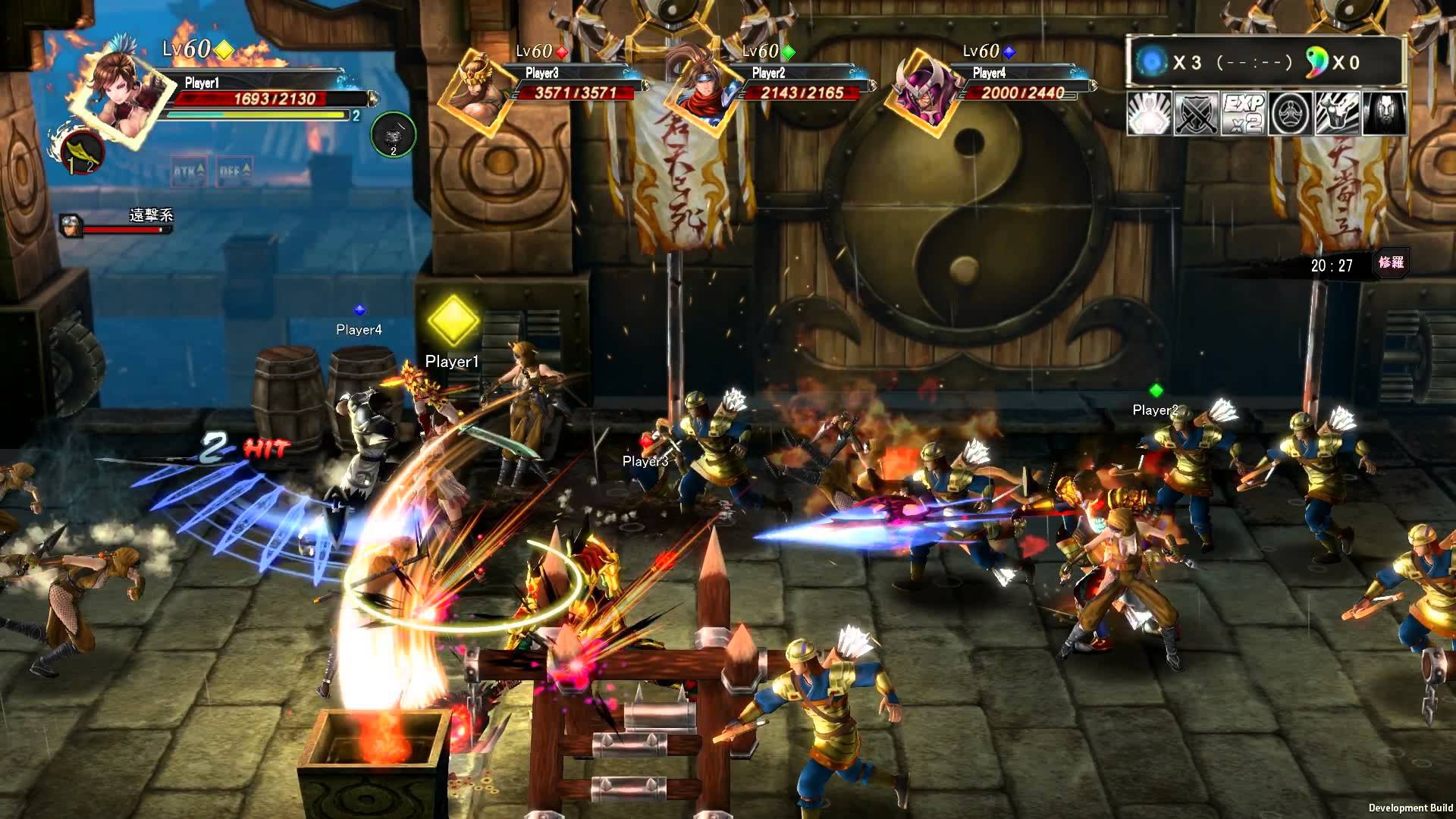This screenshot has height=819, width=1456.
Task: Click the ATK up buff indicator
Action: pos(189,172)
